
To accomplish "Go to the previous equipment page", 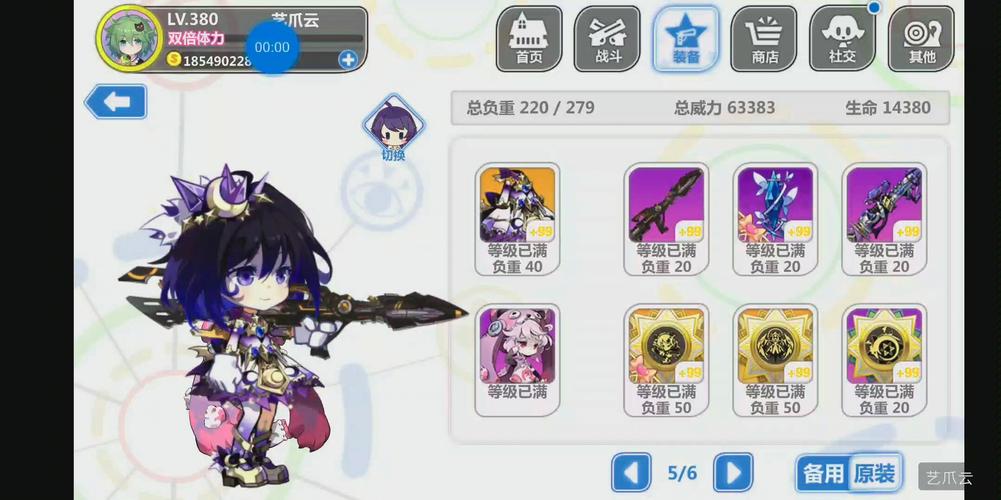I will tap(631, 472).
